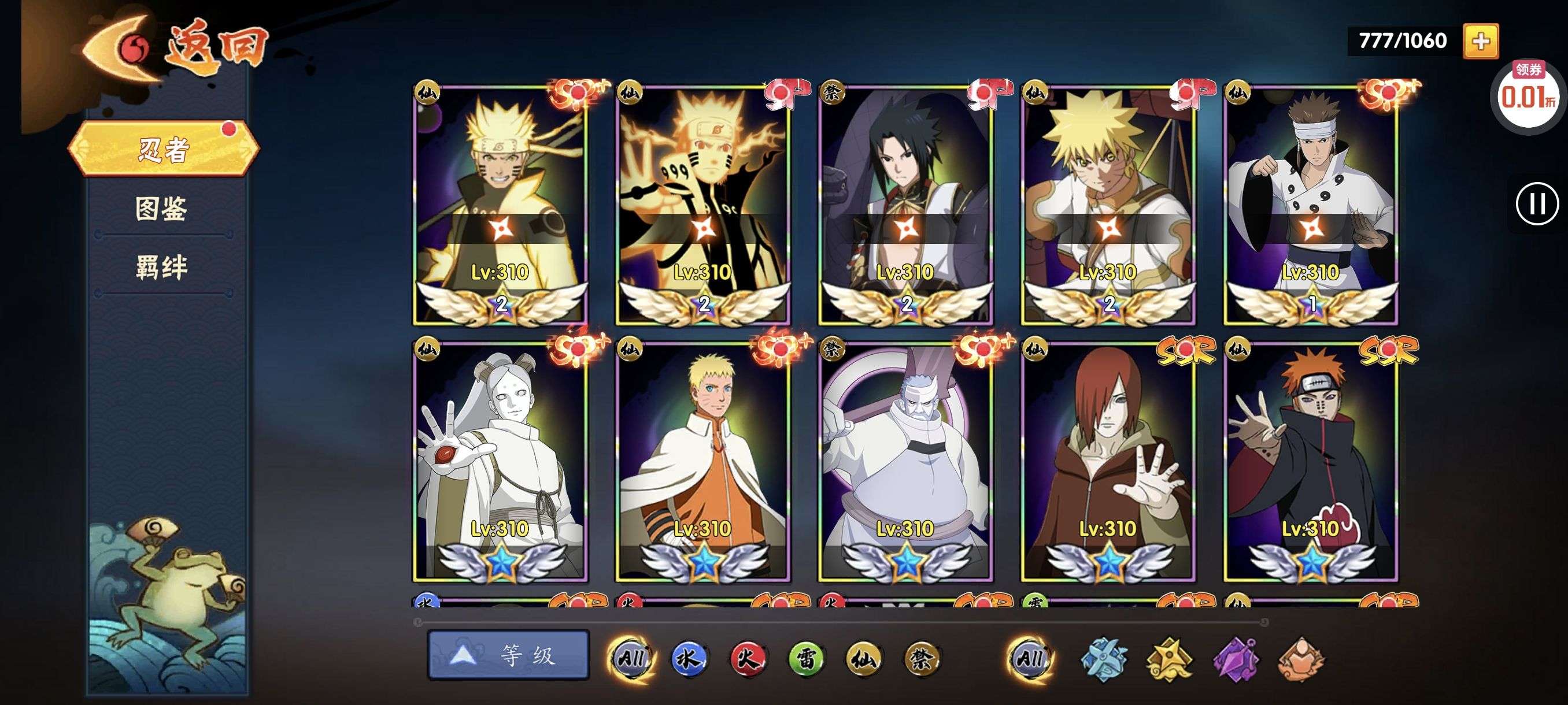This screenshot has width=1568, height=705.
Task: Select the 忍者 tab
Action: coord(163,149)
